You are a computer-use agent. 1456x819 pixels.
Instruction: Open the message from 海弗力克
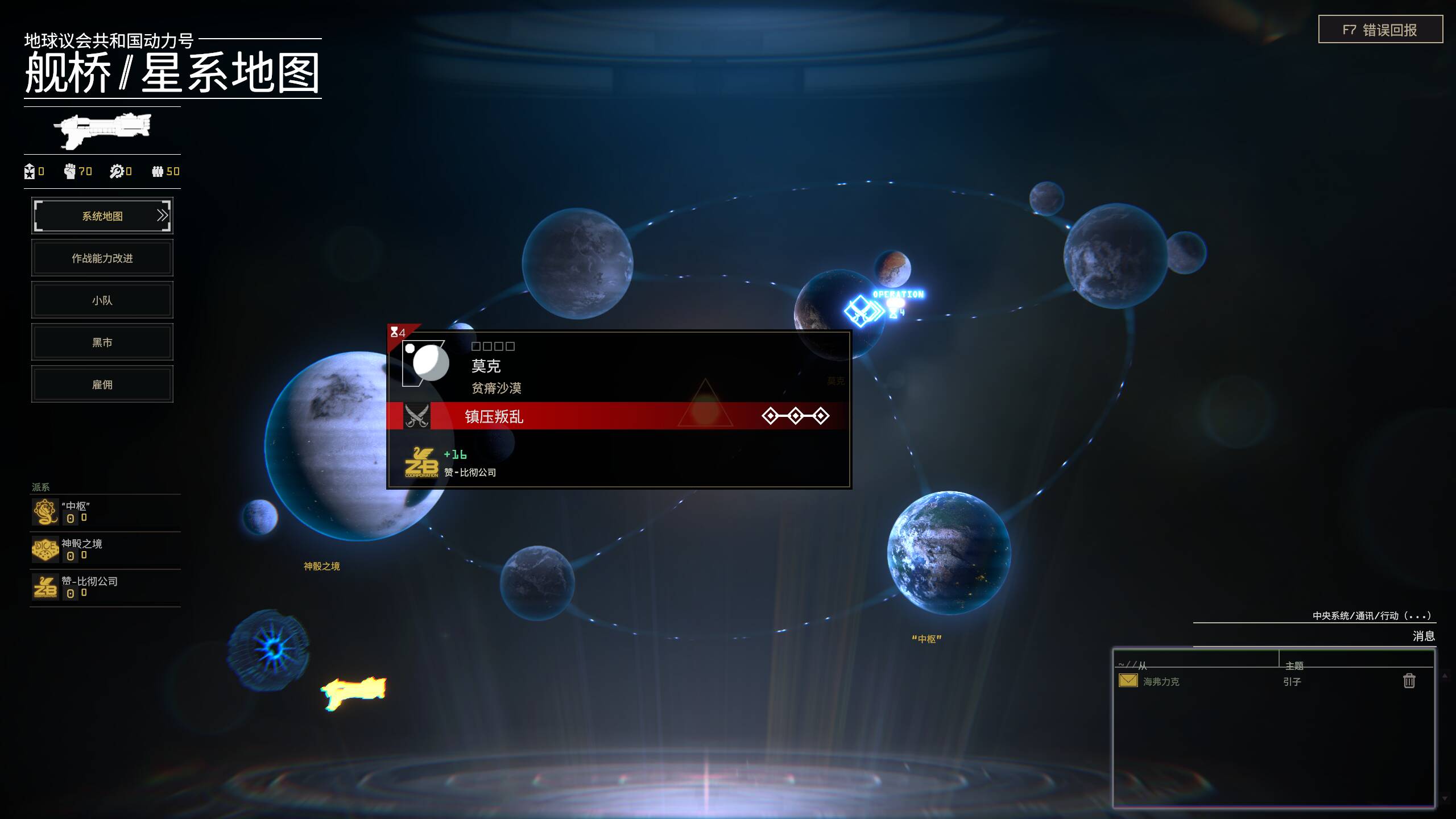click(1160, 681)
